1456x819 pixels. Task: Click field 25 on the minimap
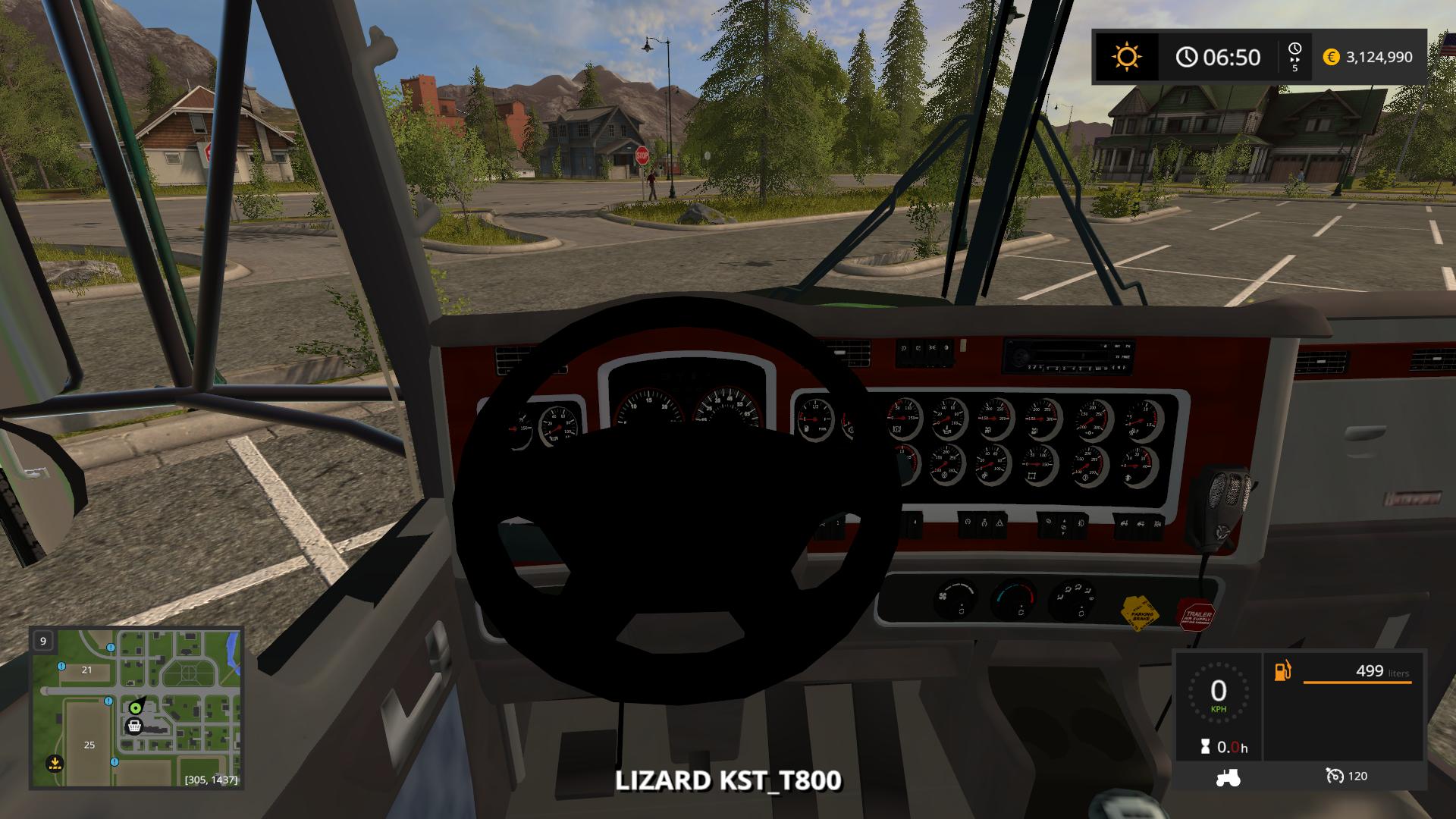[x=89, y=745]
